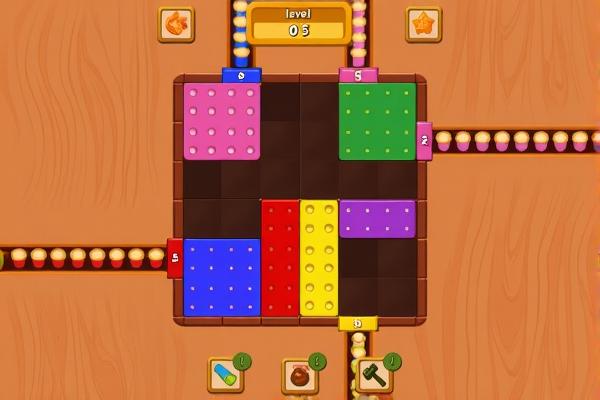The image size is (600, 400).
Task: Click the orange swirl button beside the level panel
Action: (x=176, y=24)
